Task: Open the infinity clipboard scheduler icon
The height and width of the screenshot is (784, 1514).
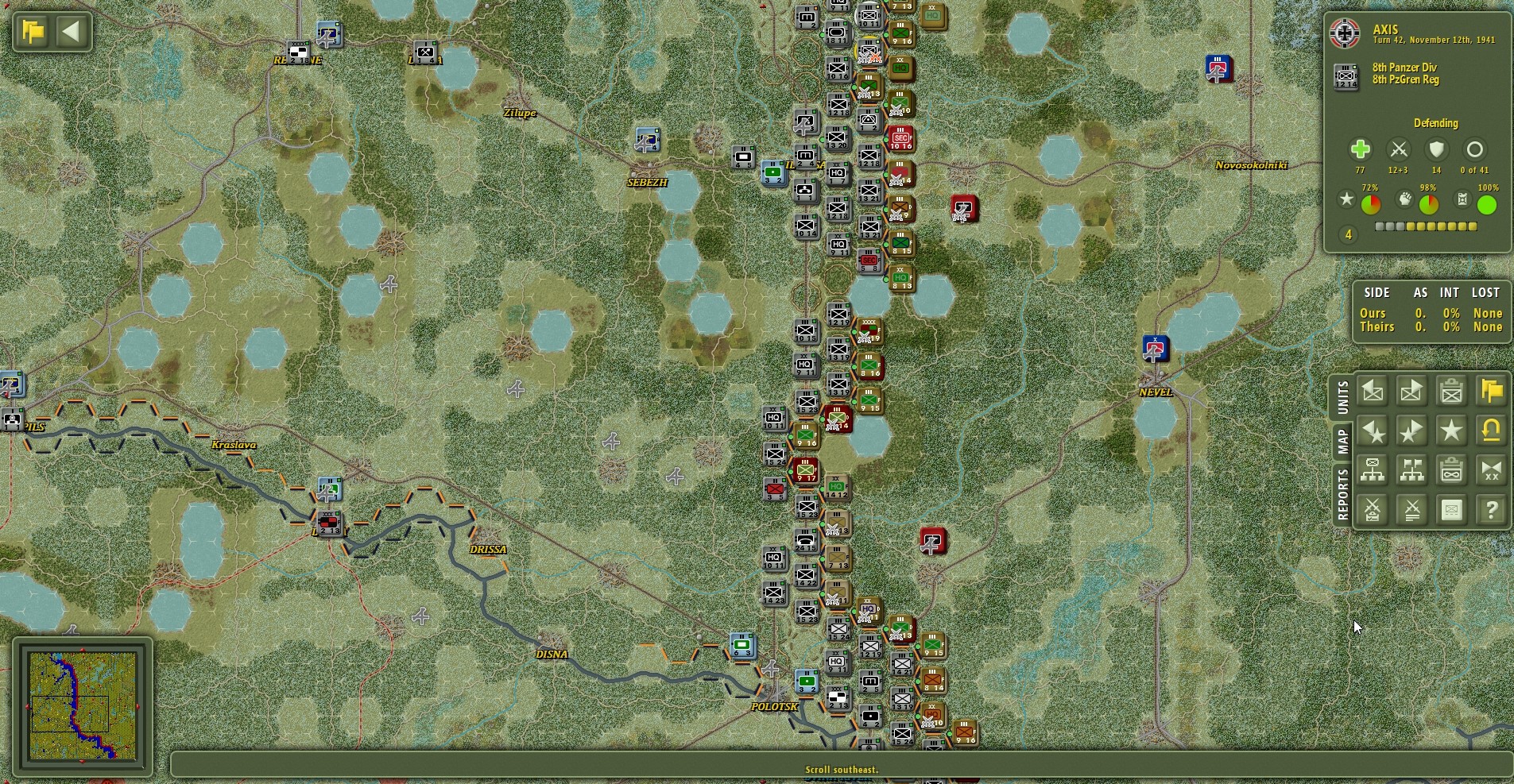Action: [1452, 469]
